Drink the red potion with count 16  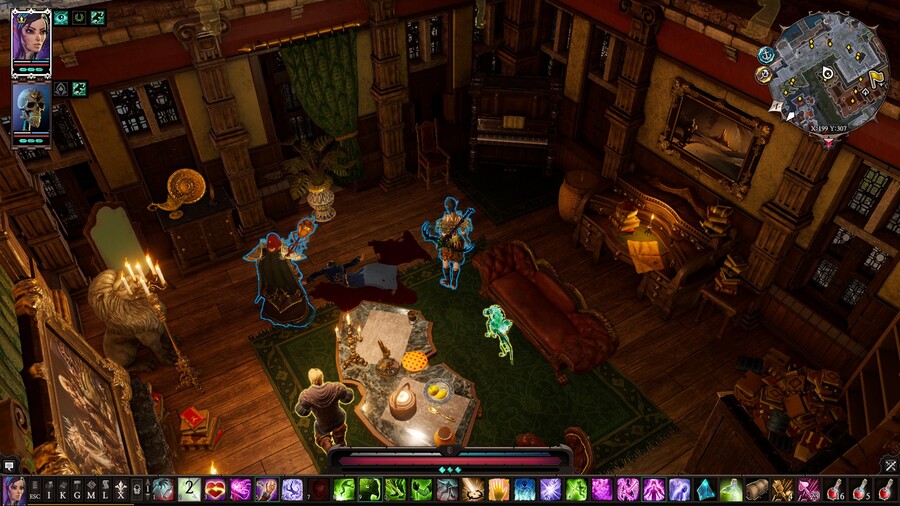(836, 490)
